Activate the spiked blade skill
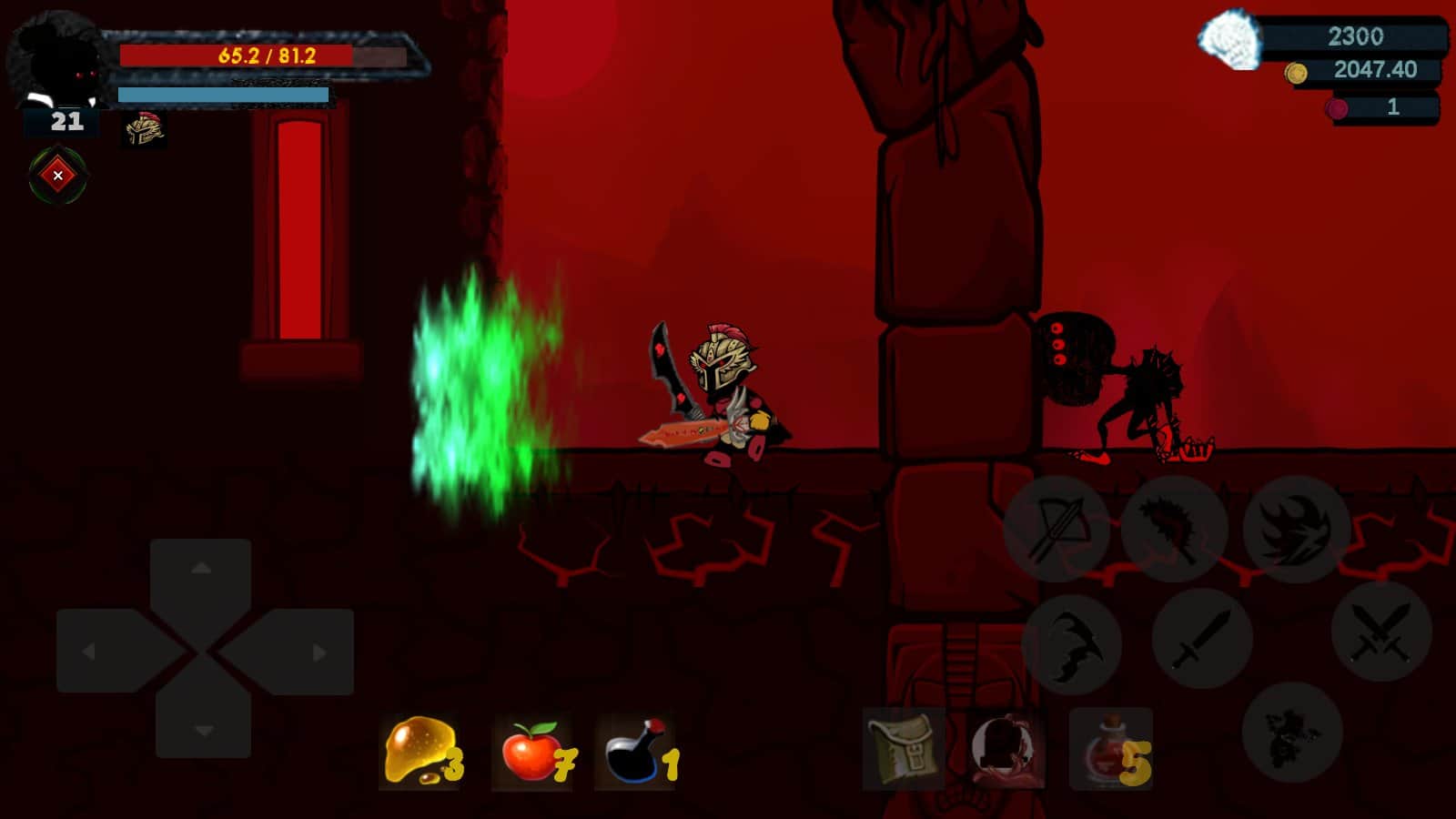Screen dimensions: 1456x819 coord(1174,528)
